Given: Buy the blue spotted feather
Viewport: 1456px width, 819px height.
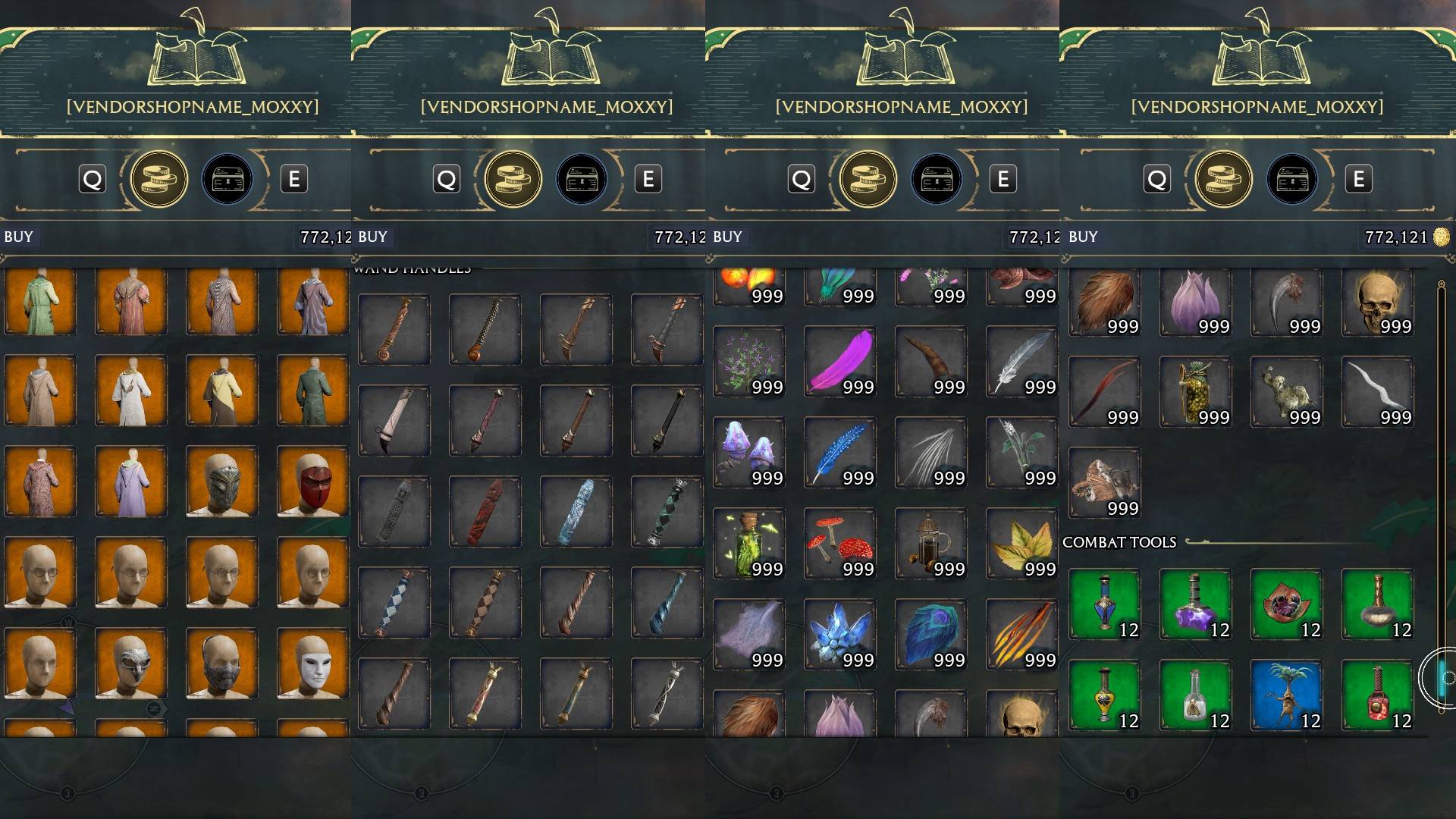Looking at the screenshot, I should pos(839,453).
